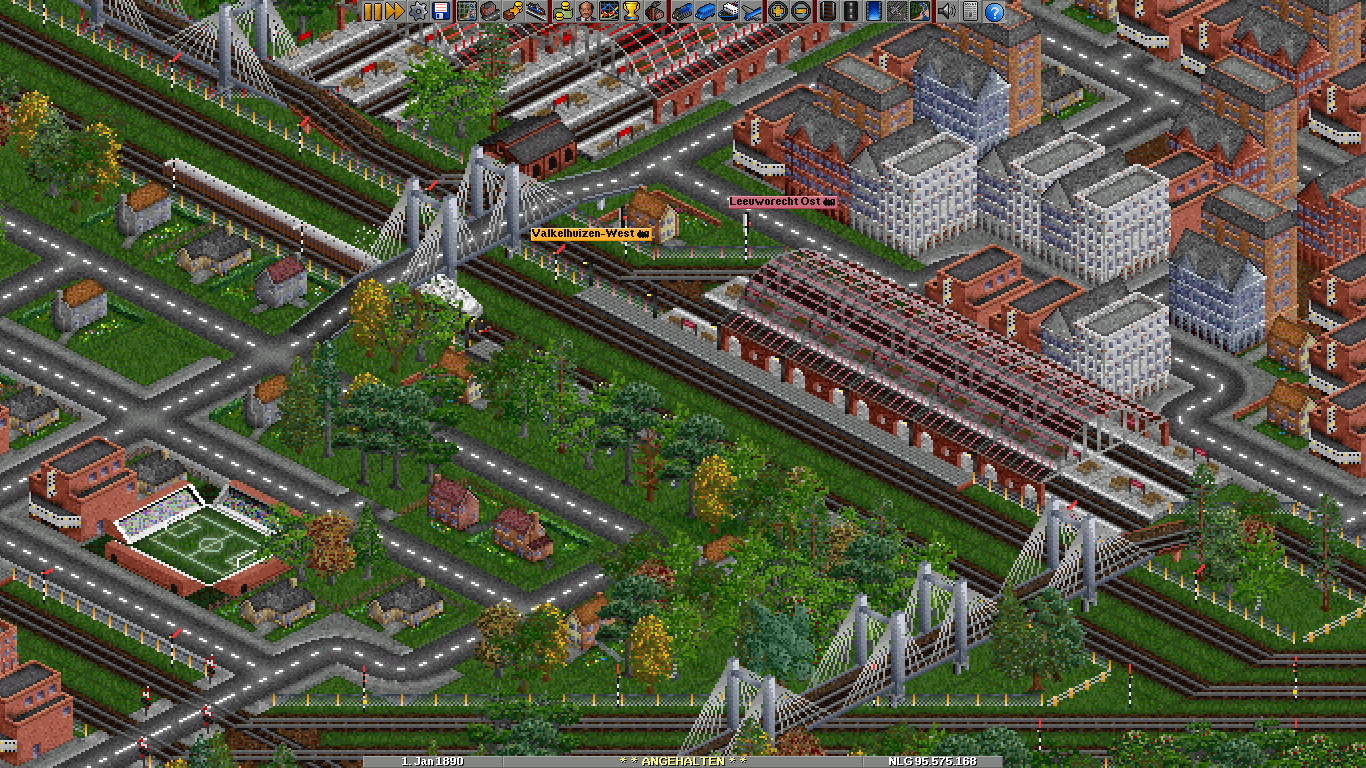
Task: Open the train list locomotive icon
Action: pyautogui.click(x=682, y=11)
